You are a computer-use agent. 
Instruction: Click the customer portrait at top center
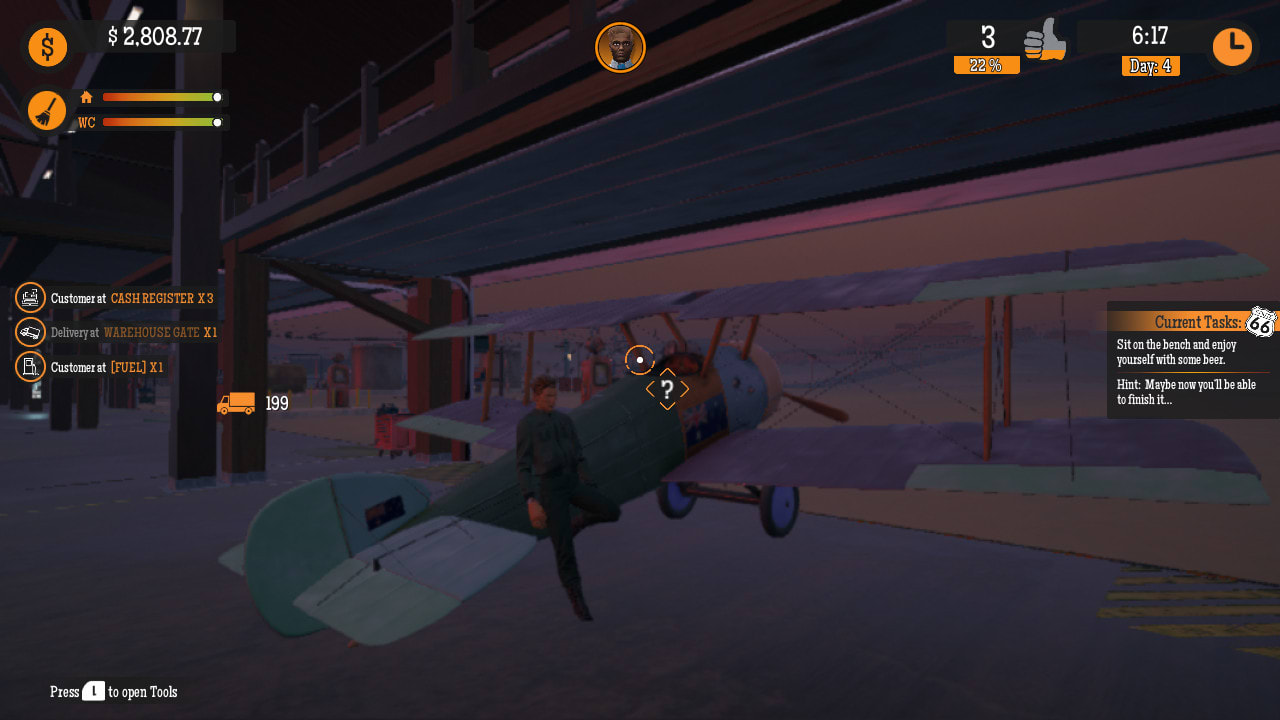(x=621, y=47)
